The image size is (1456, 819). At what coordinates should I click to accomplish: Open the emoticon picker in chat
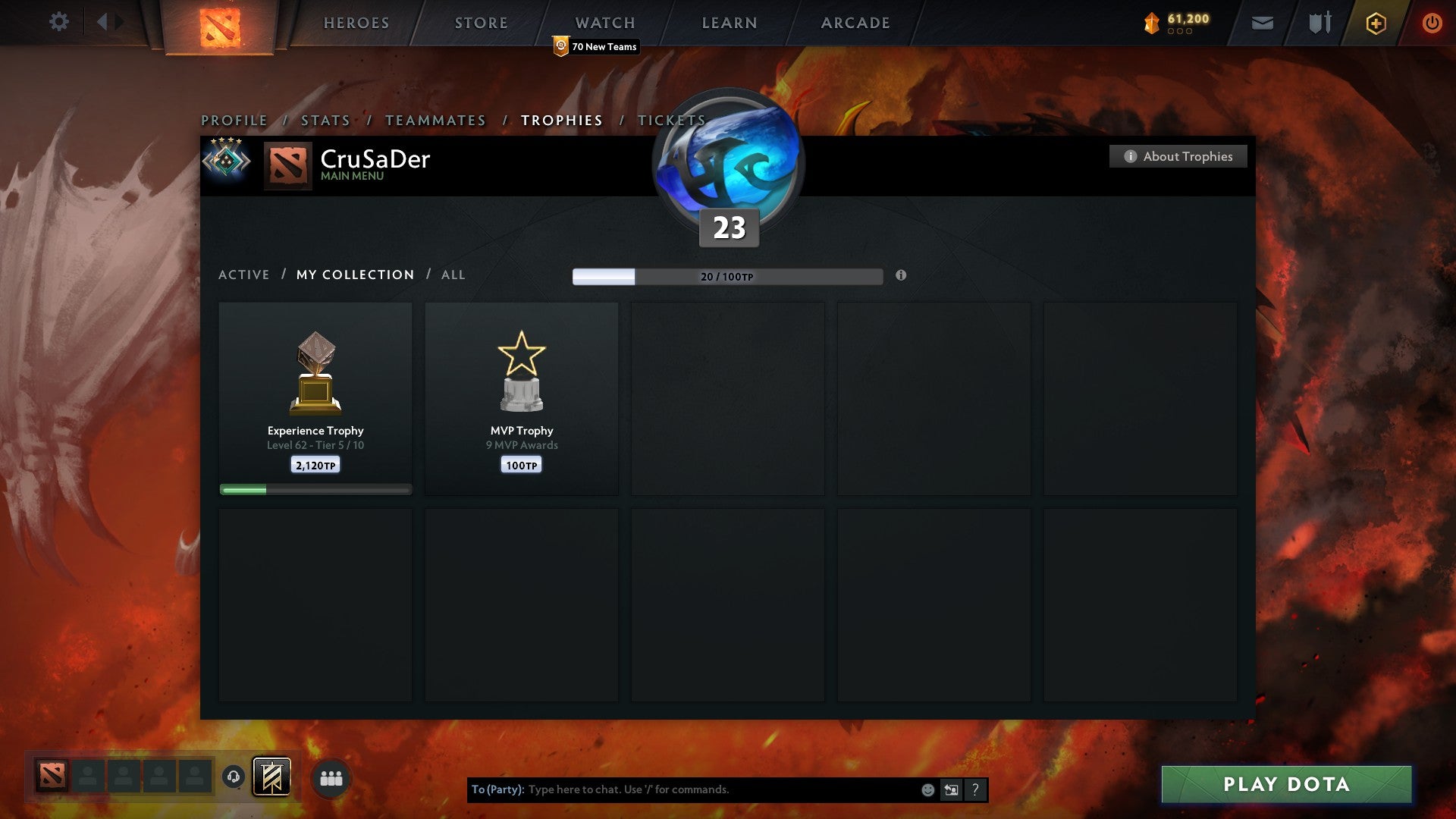[x=928, y=789]
